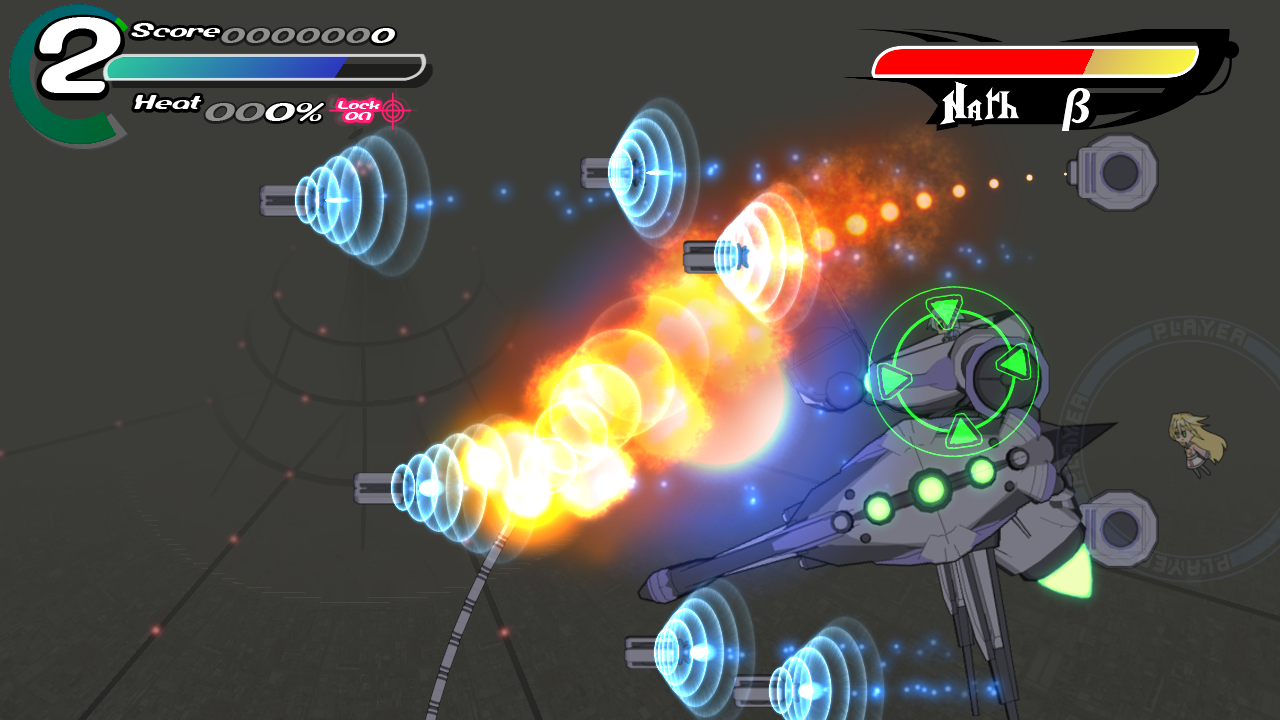
Task: Toggle the lowest green orb on the boss spine
Action: pos(879,509)
